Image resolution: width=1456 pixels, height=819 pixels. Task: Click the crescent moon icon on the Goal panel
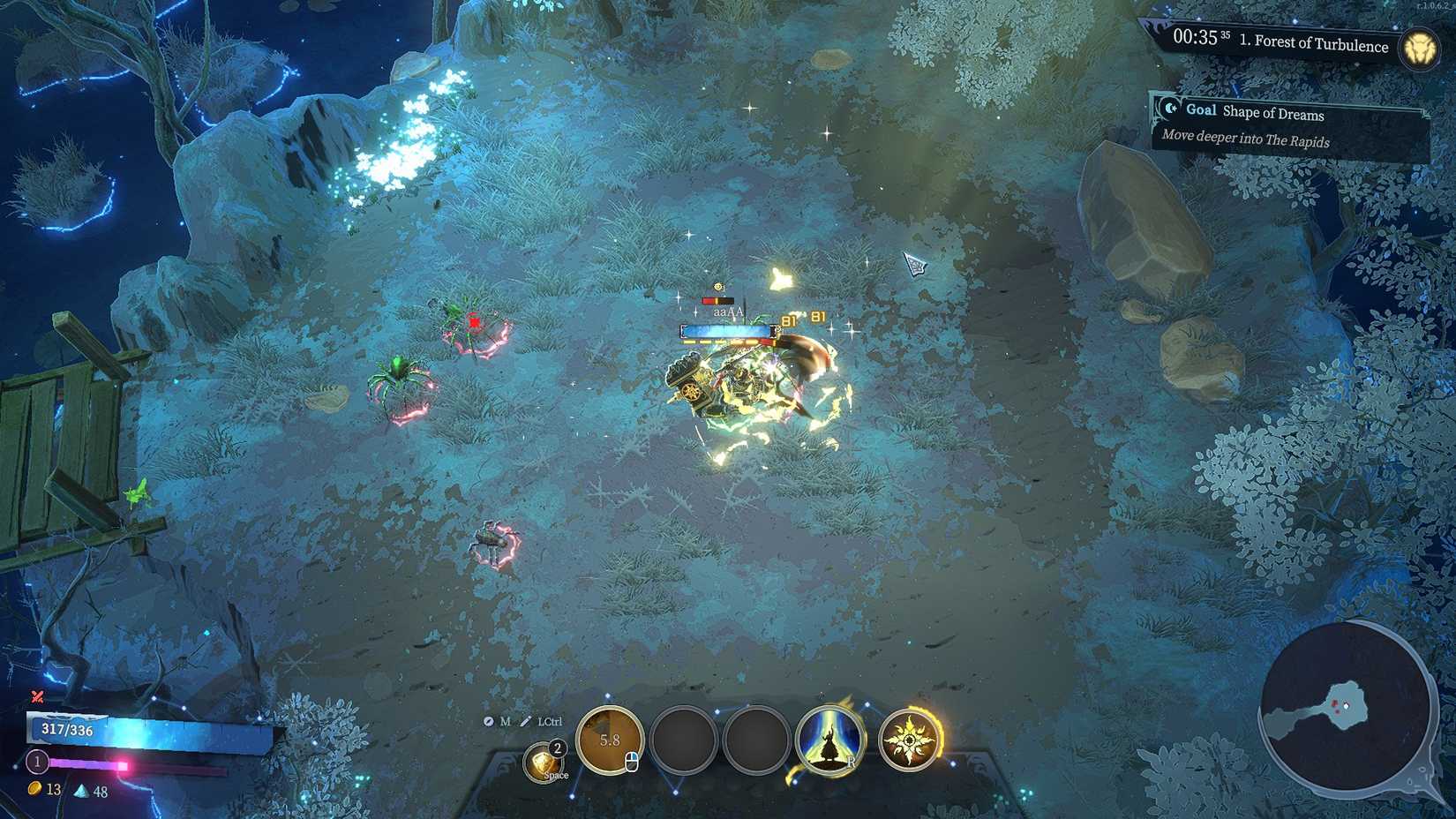(x=1169, y=110)
